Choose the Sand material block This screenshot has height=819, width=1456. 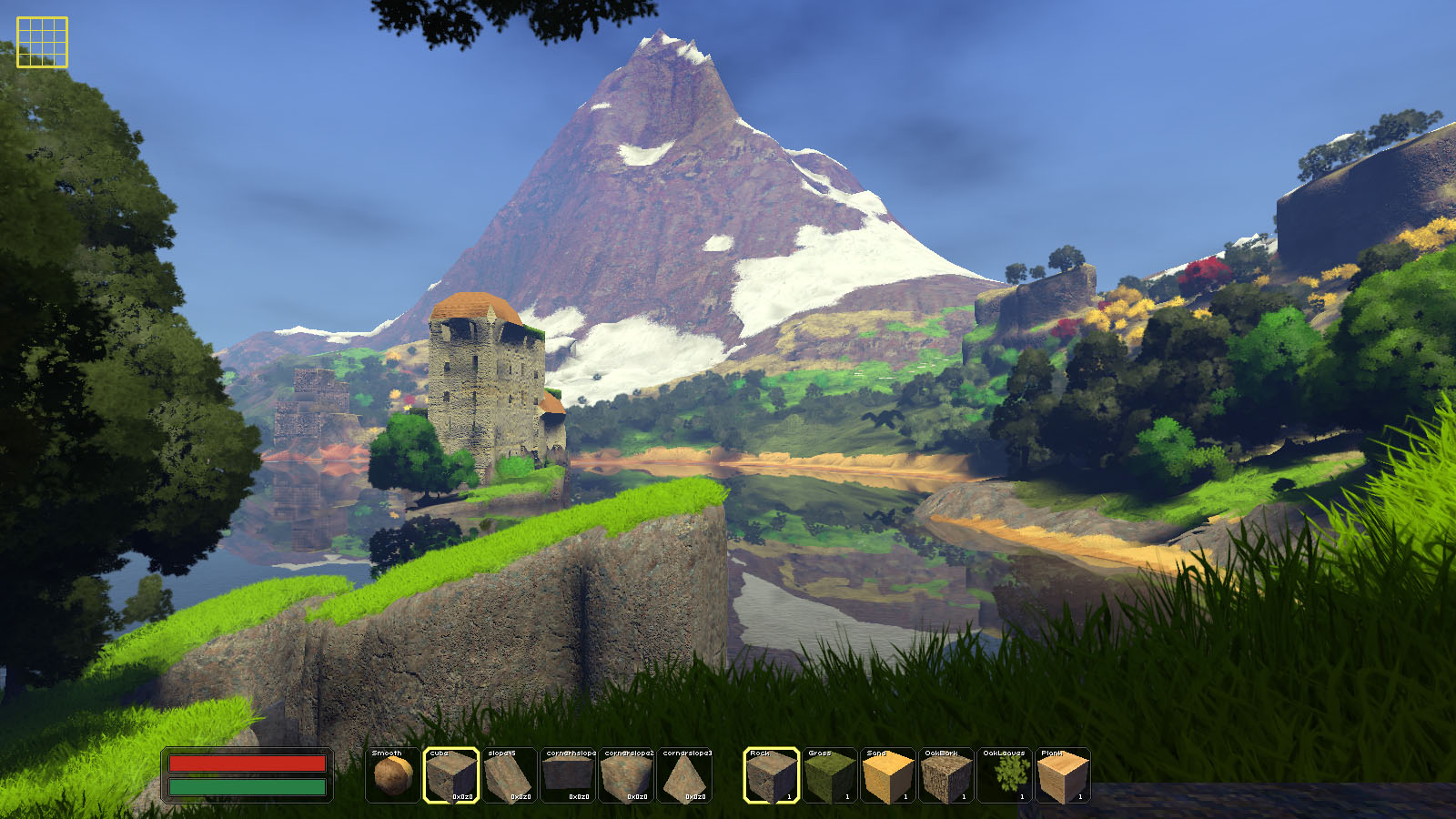pos(888,775)
